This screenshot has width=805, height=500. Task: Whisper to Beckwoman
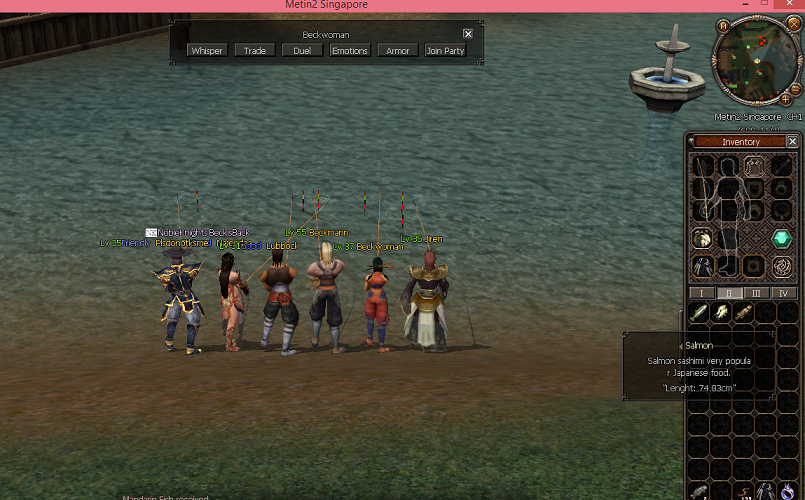207,50
